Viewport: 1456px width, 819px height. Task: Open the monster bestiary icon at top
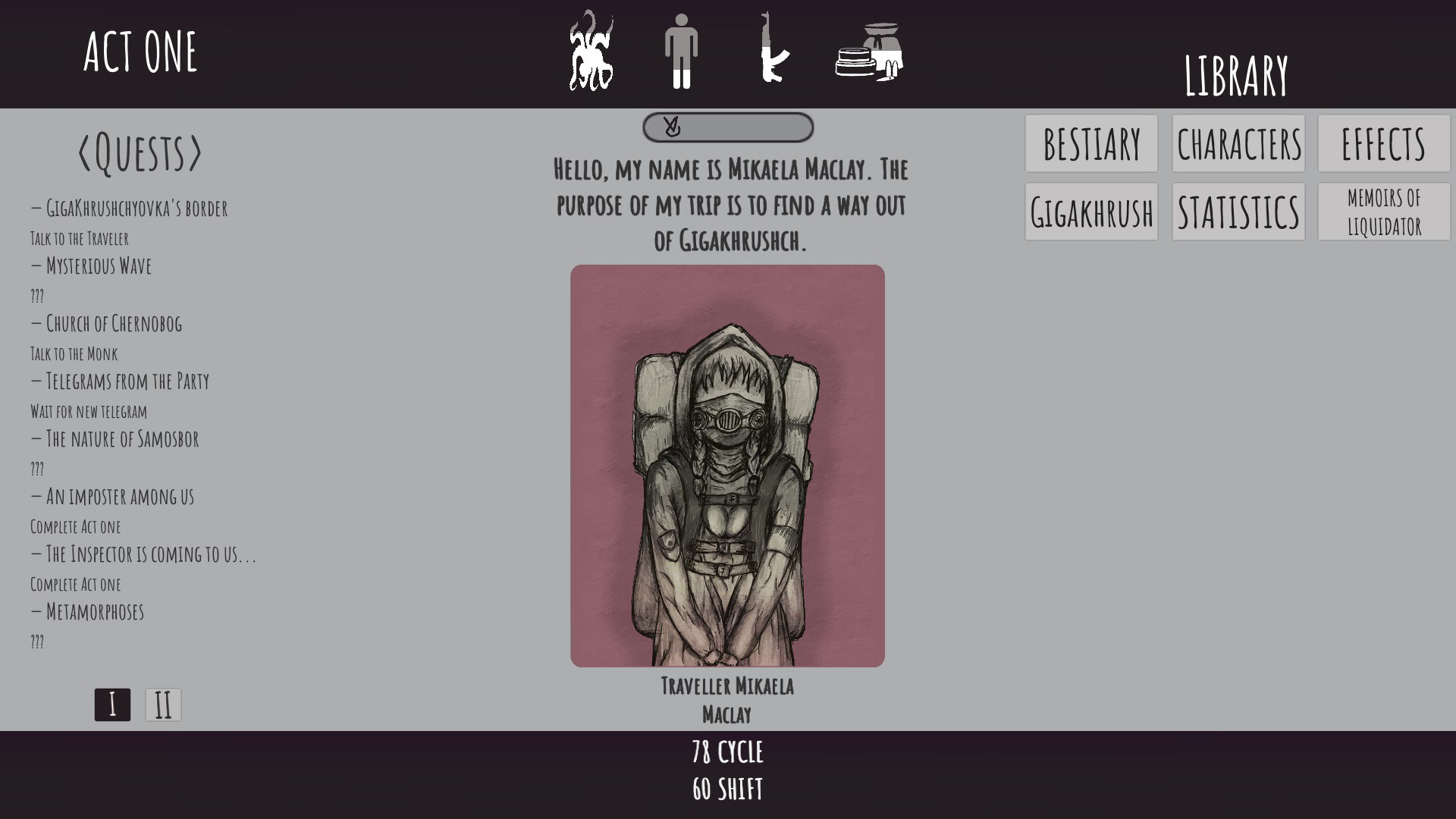(592, 52)
